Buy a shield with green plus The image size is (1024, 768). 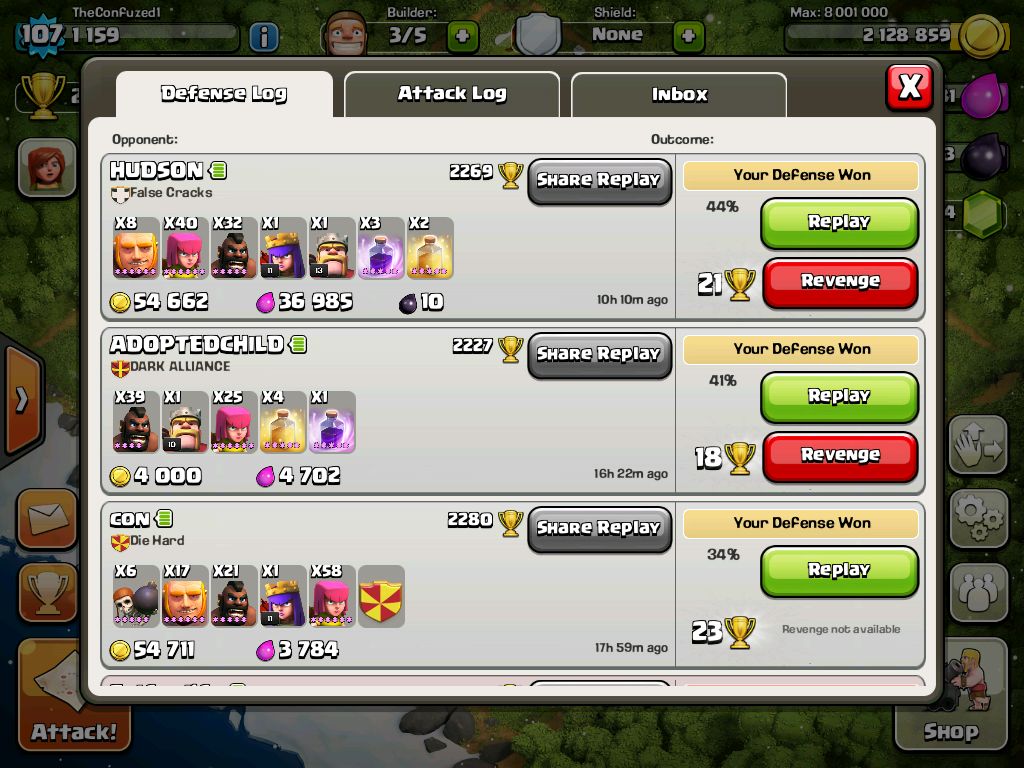(x=688, y=37)
